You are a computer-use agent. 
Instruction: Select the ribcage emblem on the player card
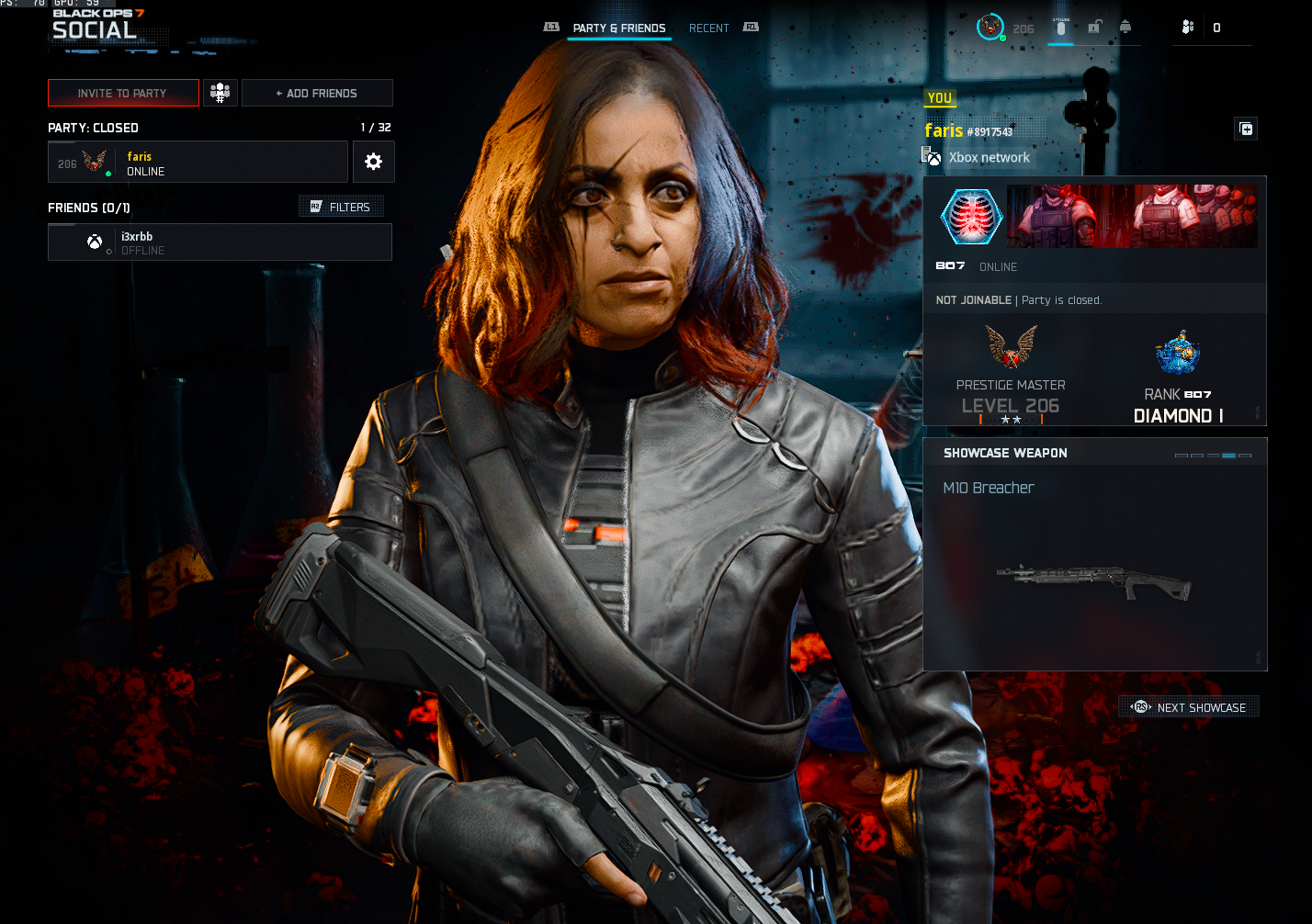(971, 217)
